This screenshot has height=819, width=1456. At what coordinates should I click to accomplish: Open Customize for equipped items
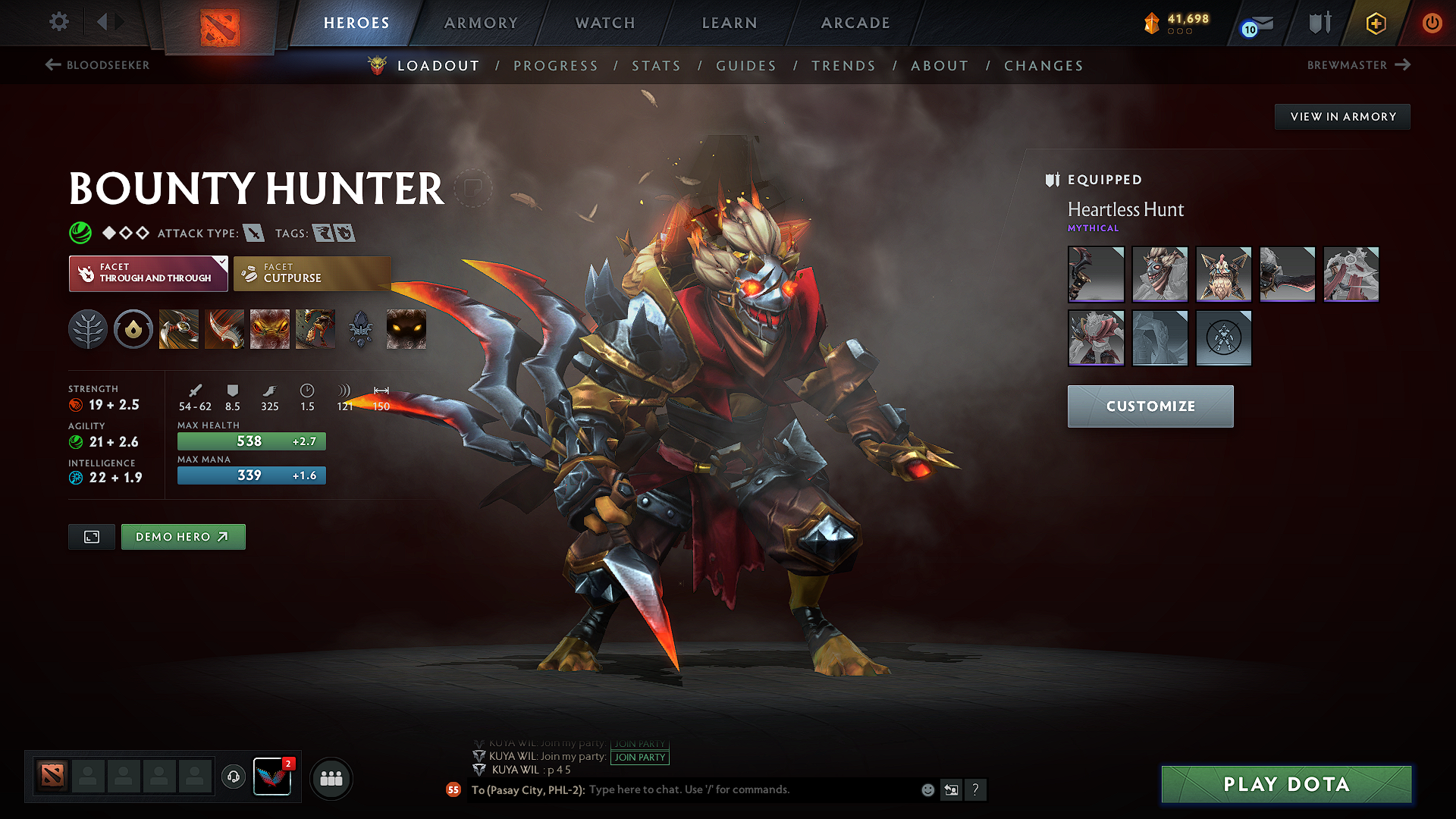tap(1150, 406)
